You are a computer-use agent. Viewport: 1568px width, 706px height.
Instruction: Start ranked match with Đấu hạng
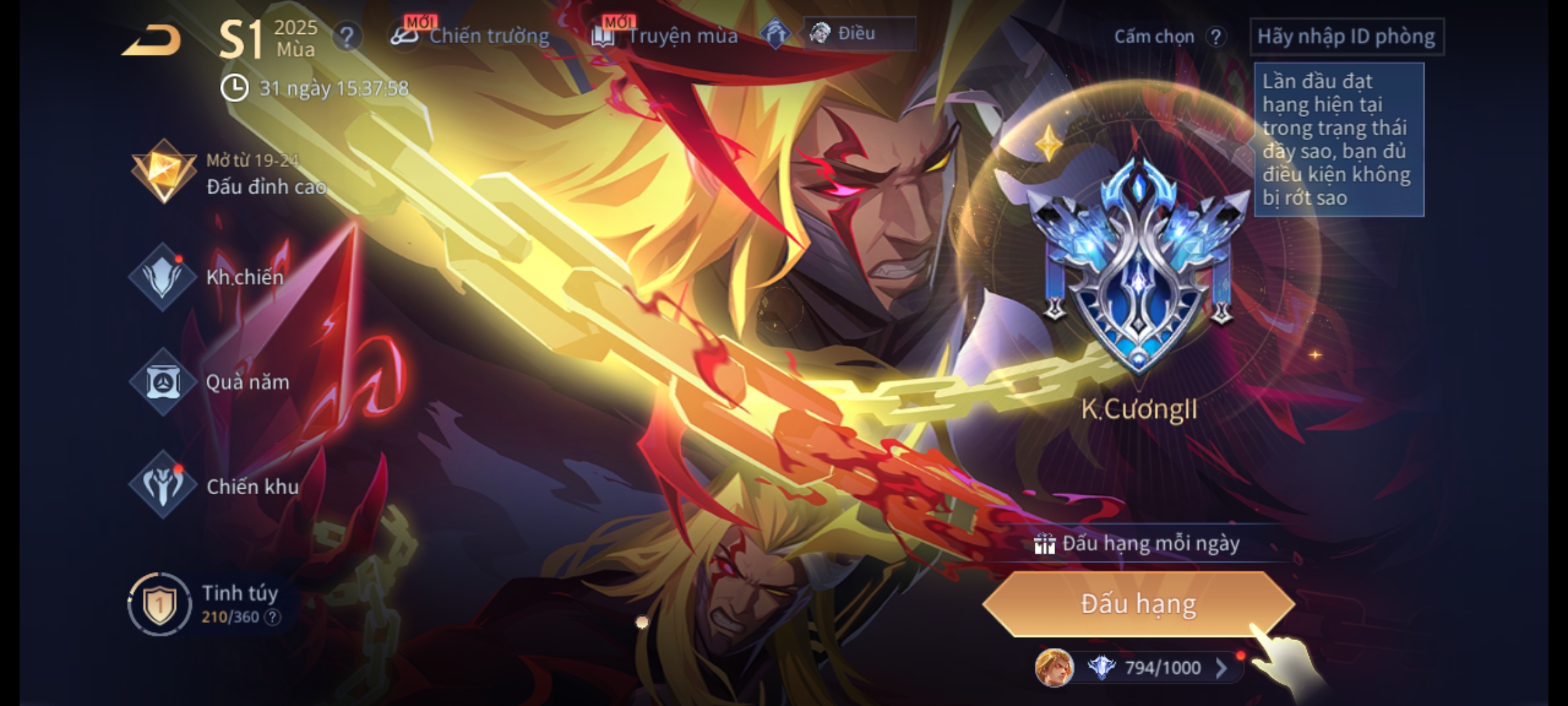(x=1138, y=604)
